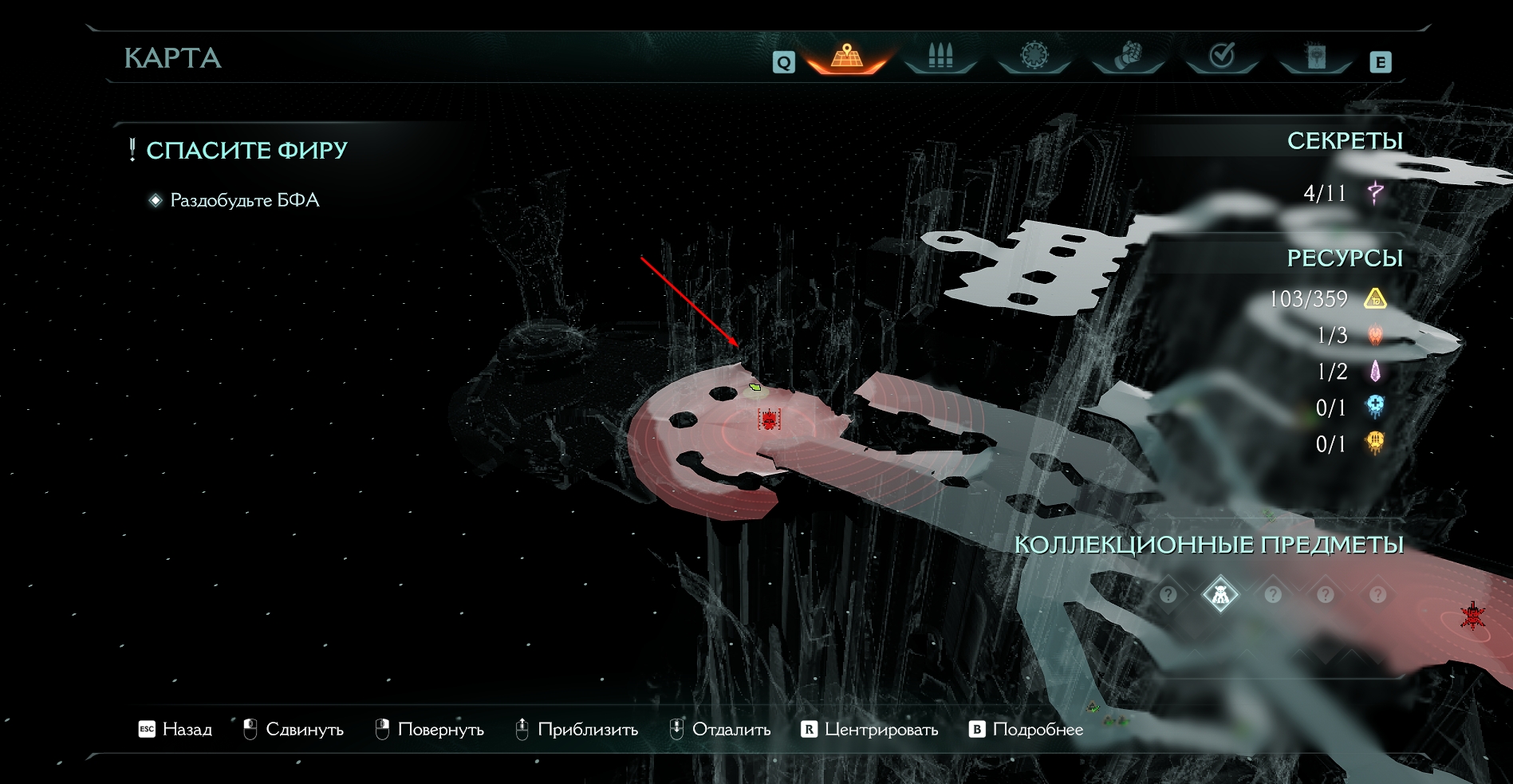Click the green player marker on map
Screen dimensions: 1513x784
pyautogui.click(x=755, y=388)
